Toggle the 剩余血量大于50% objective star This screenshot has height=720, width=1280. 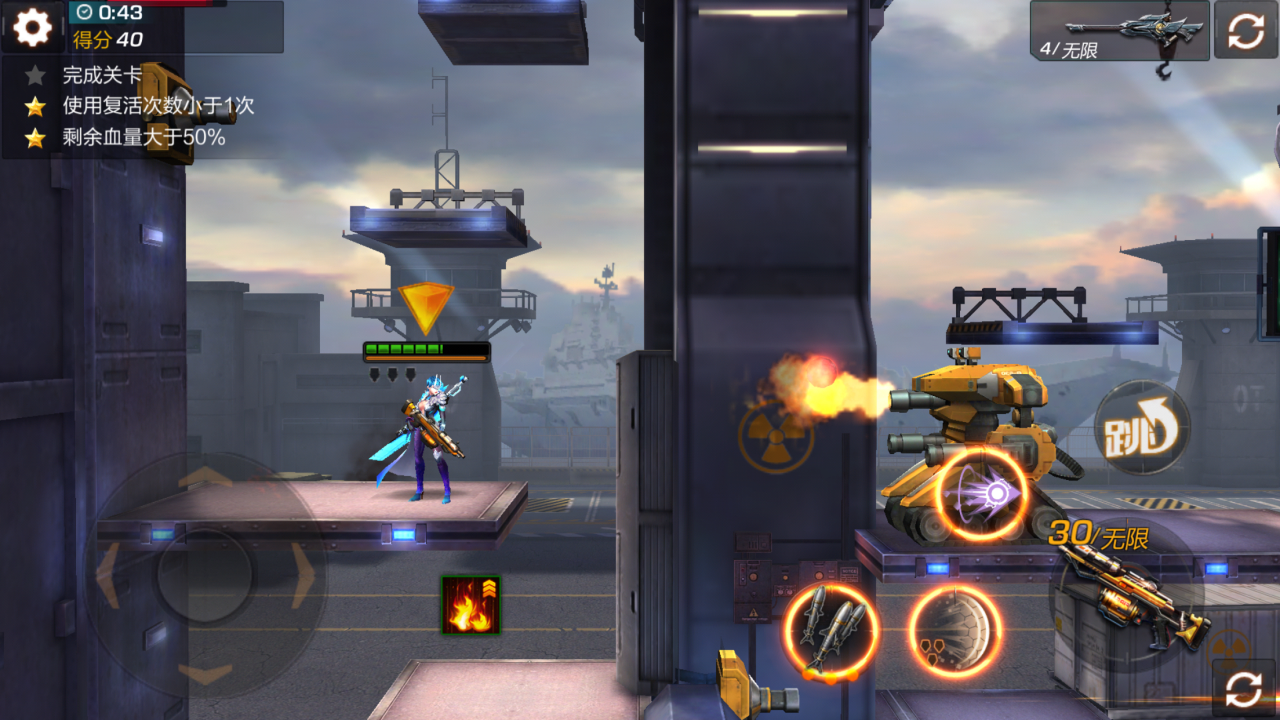[x=35, y=138]
